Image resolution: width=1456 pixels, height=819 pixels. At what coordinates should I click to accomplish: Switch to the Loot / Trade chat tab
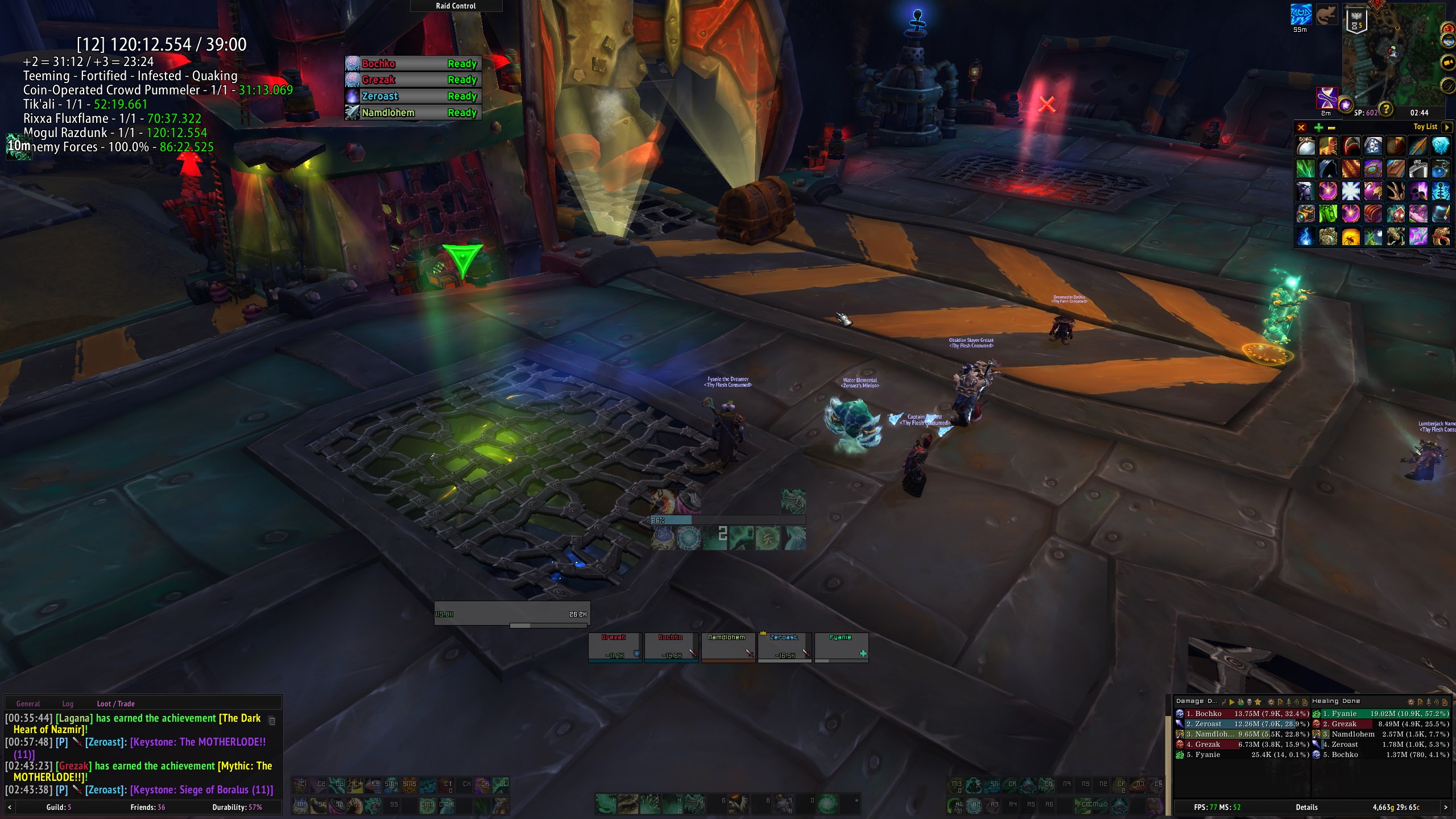click(x=115, y=704)
